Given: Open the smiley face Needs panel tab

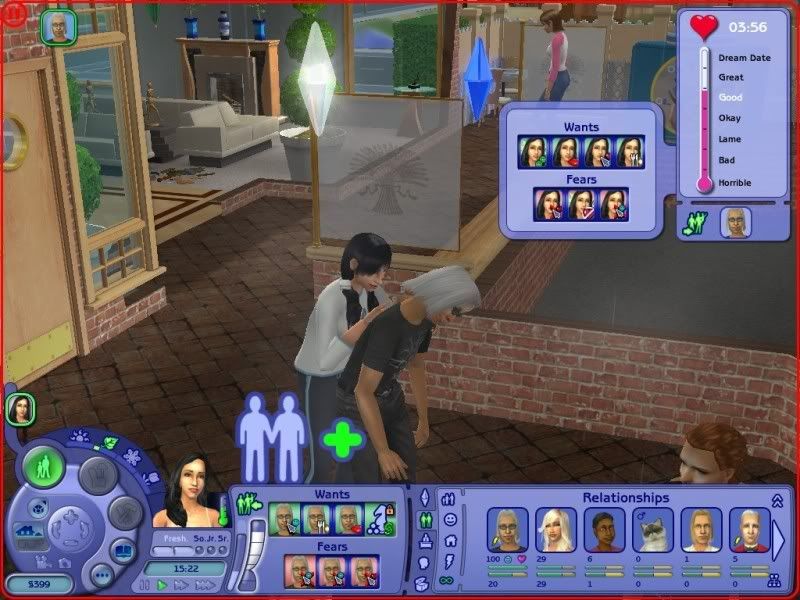Looking at the screenshot, I should 449,520.
